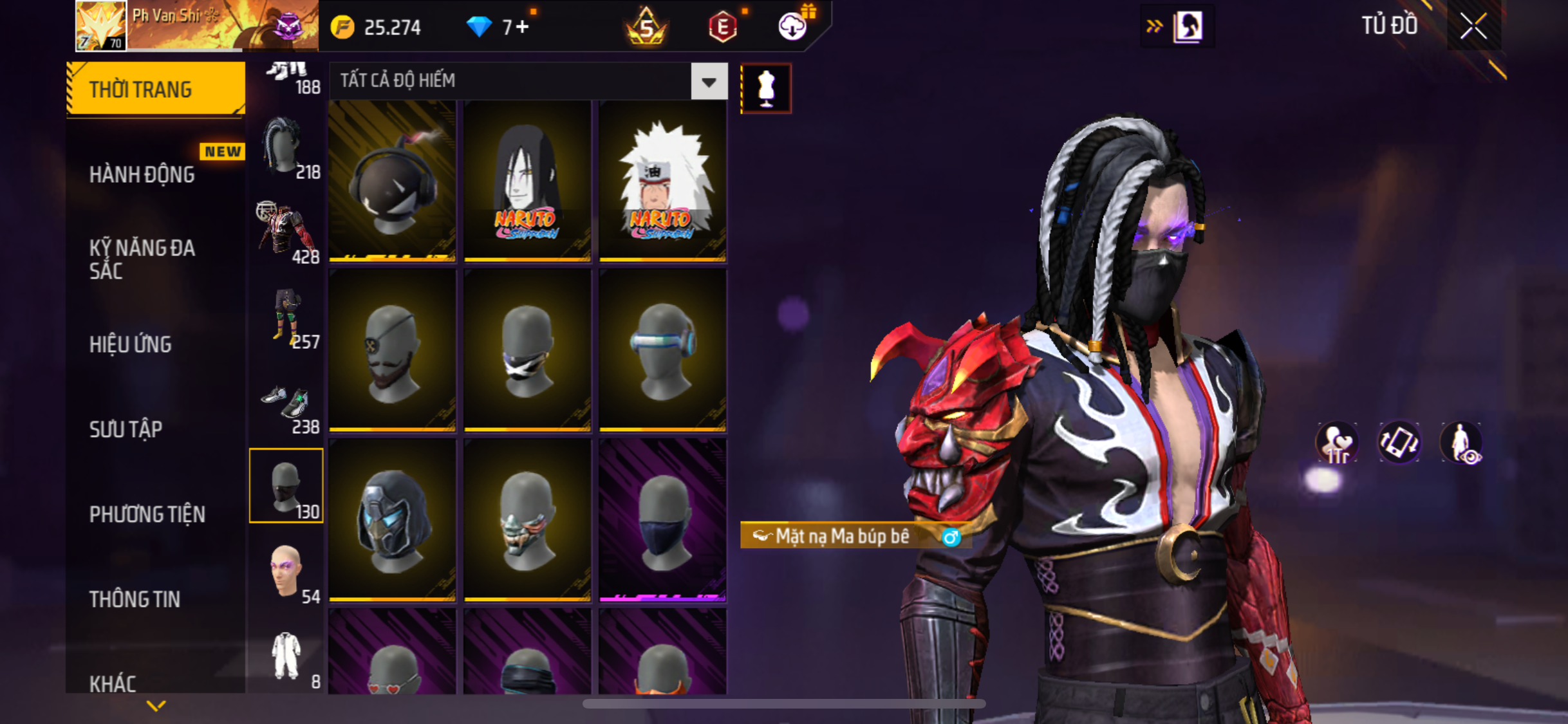Add diamonds with the plus button
The width and height of the screenshot is (1568, 724).
coord(523,27)
